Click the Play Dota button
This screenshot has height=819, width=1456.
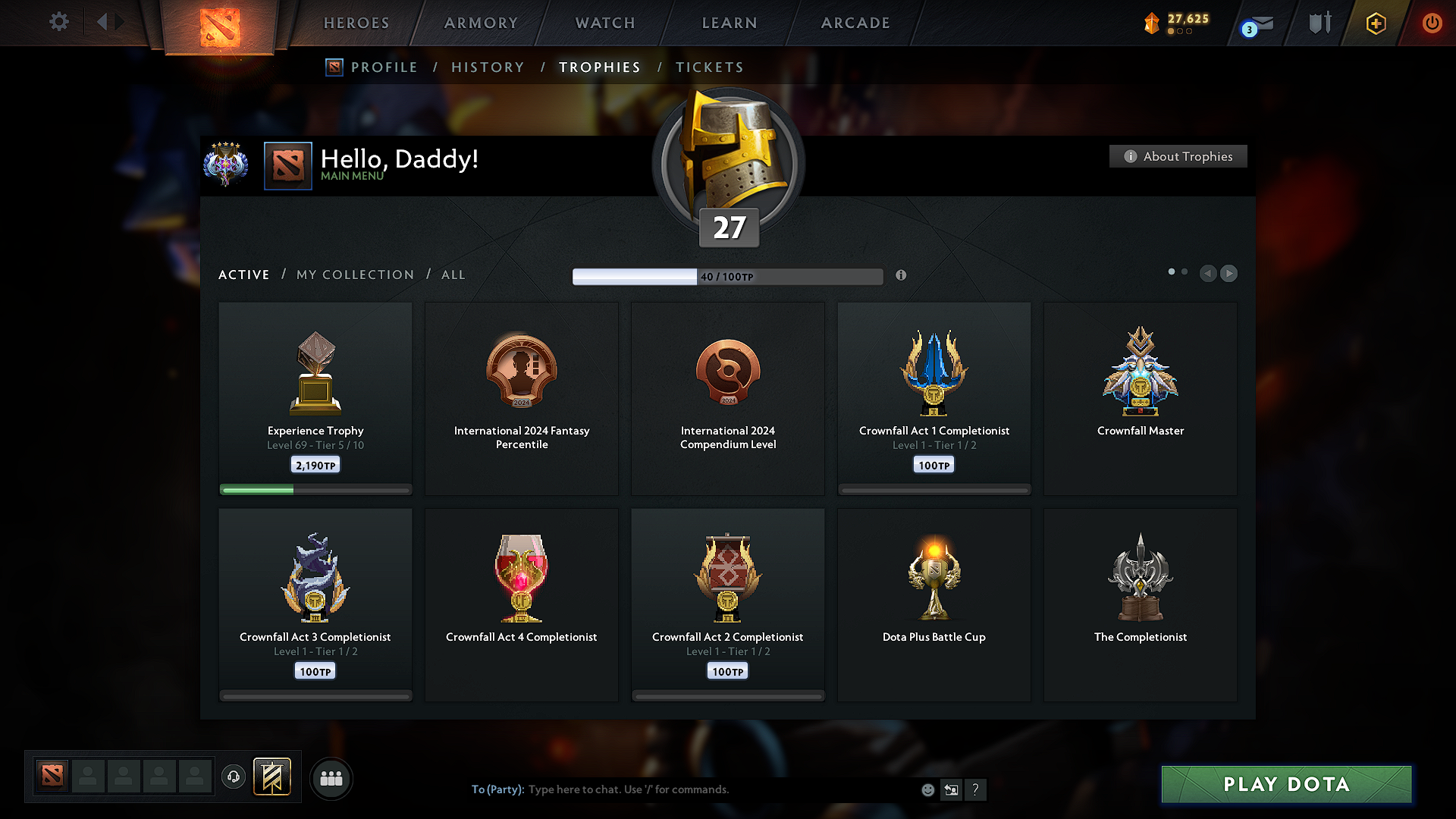coord(1286,784)
